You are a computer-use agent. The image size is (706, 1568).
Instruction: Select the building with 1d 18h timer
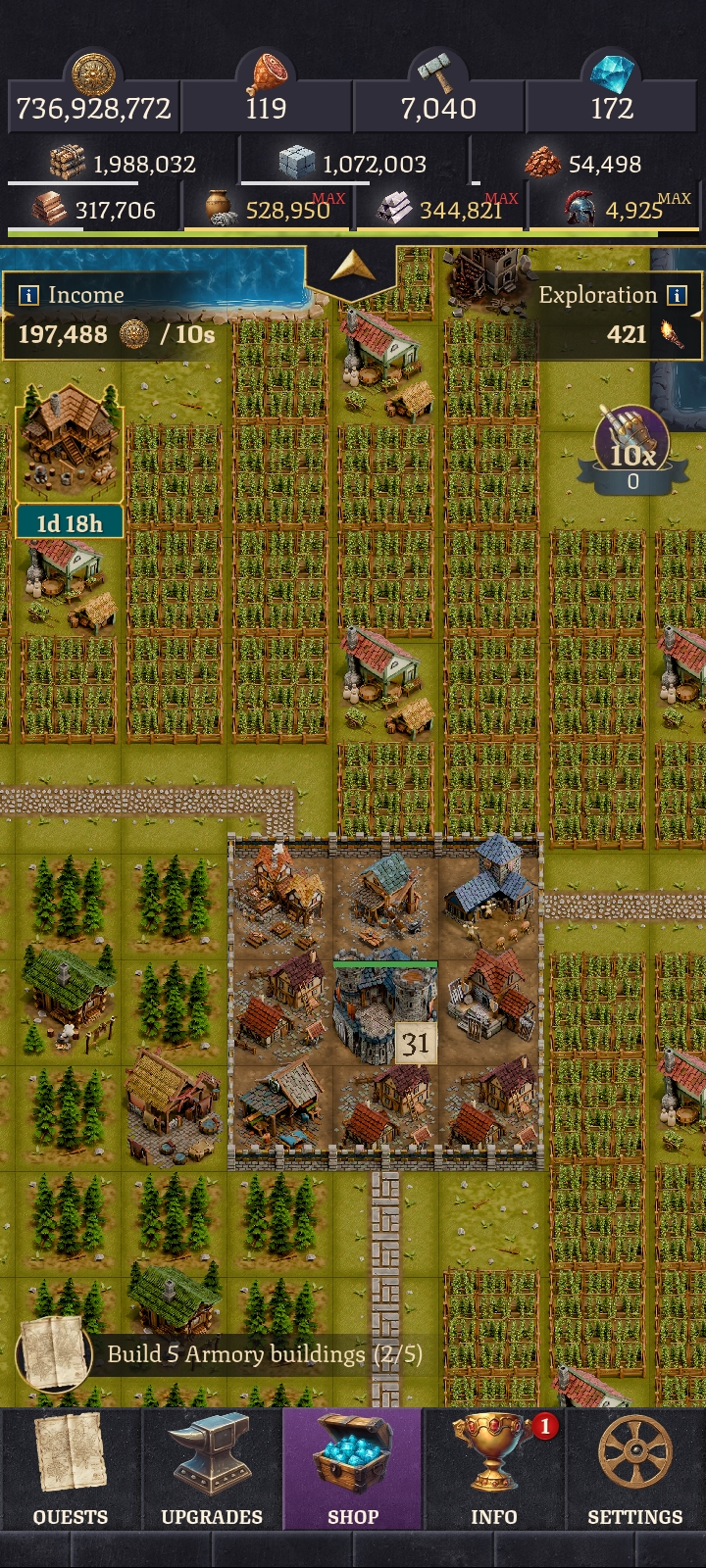[69, 441]
